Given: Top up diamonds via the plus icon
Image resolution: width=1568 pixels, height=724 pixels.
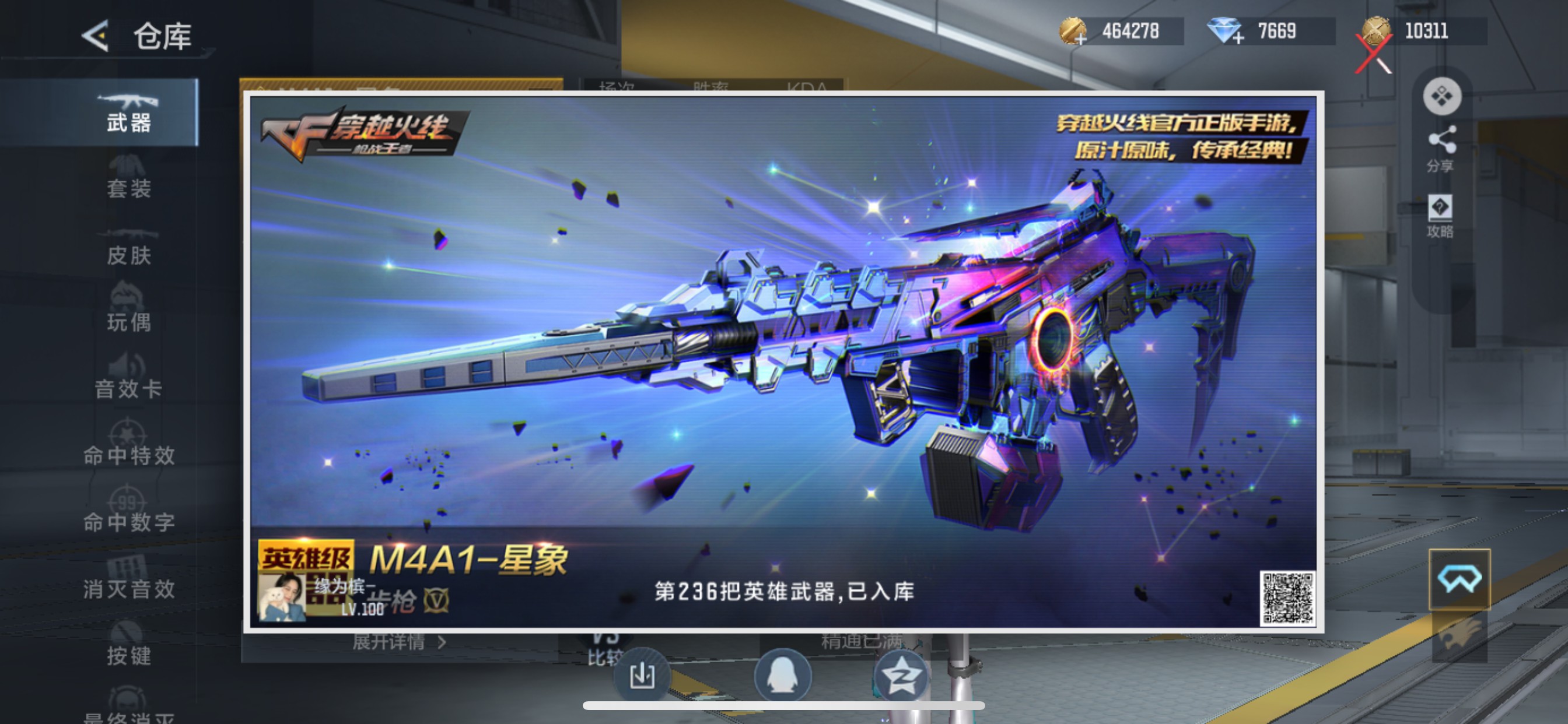Looking at the screenshot, I should (x=1237, y=38).
